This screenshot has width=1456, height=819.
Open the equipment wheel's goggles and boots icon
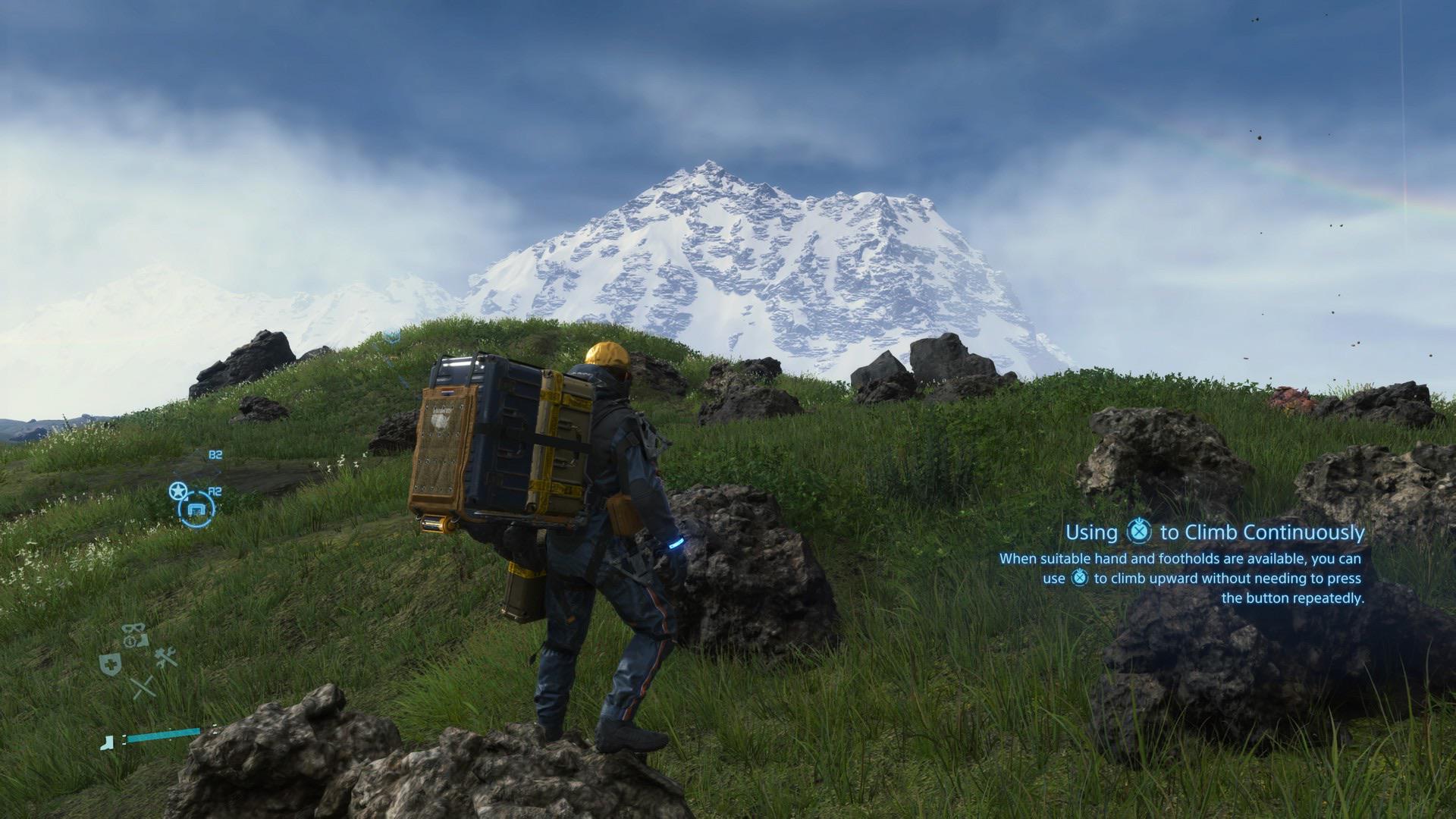[x=135, y=635]
